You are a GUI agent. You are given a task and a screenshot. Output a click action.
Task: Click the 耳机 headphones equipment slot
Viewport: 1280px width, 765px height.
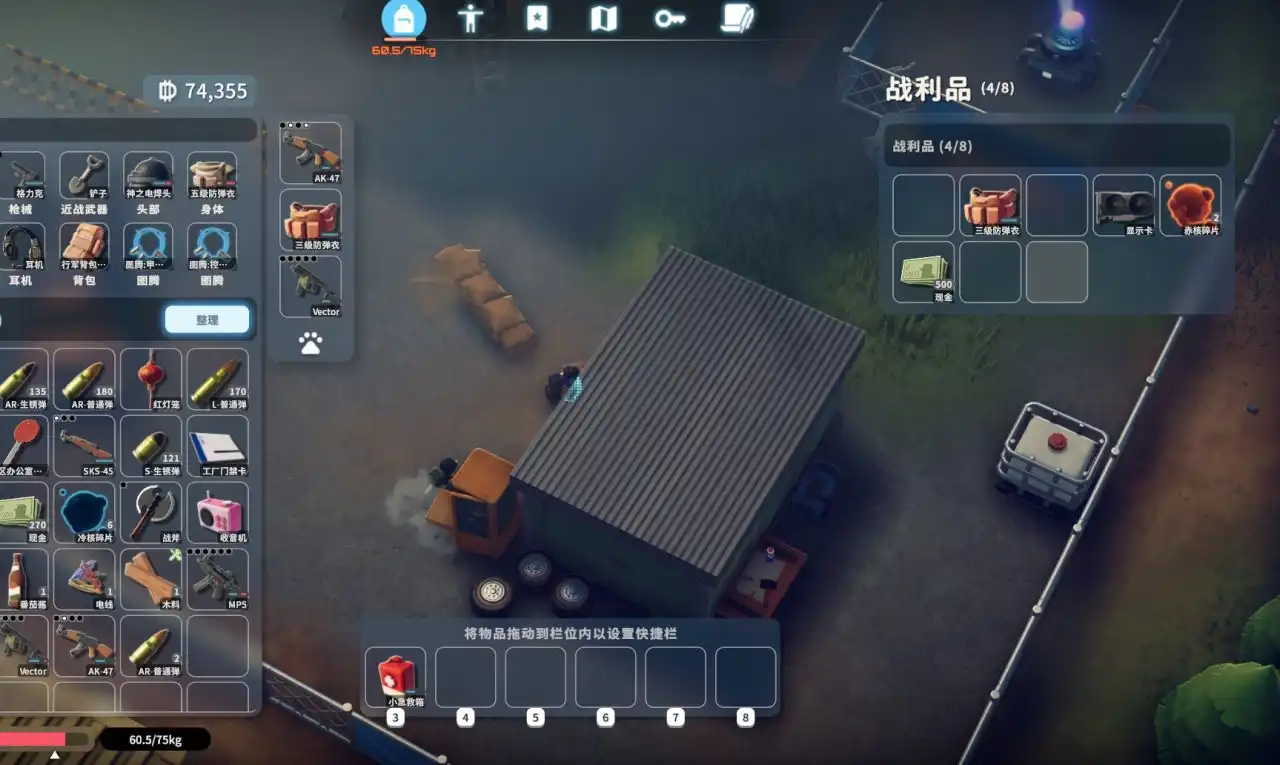tap(22, 247)
